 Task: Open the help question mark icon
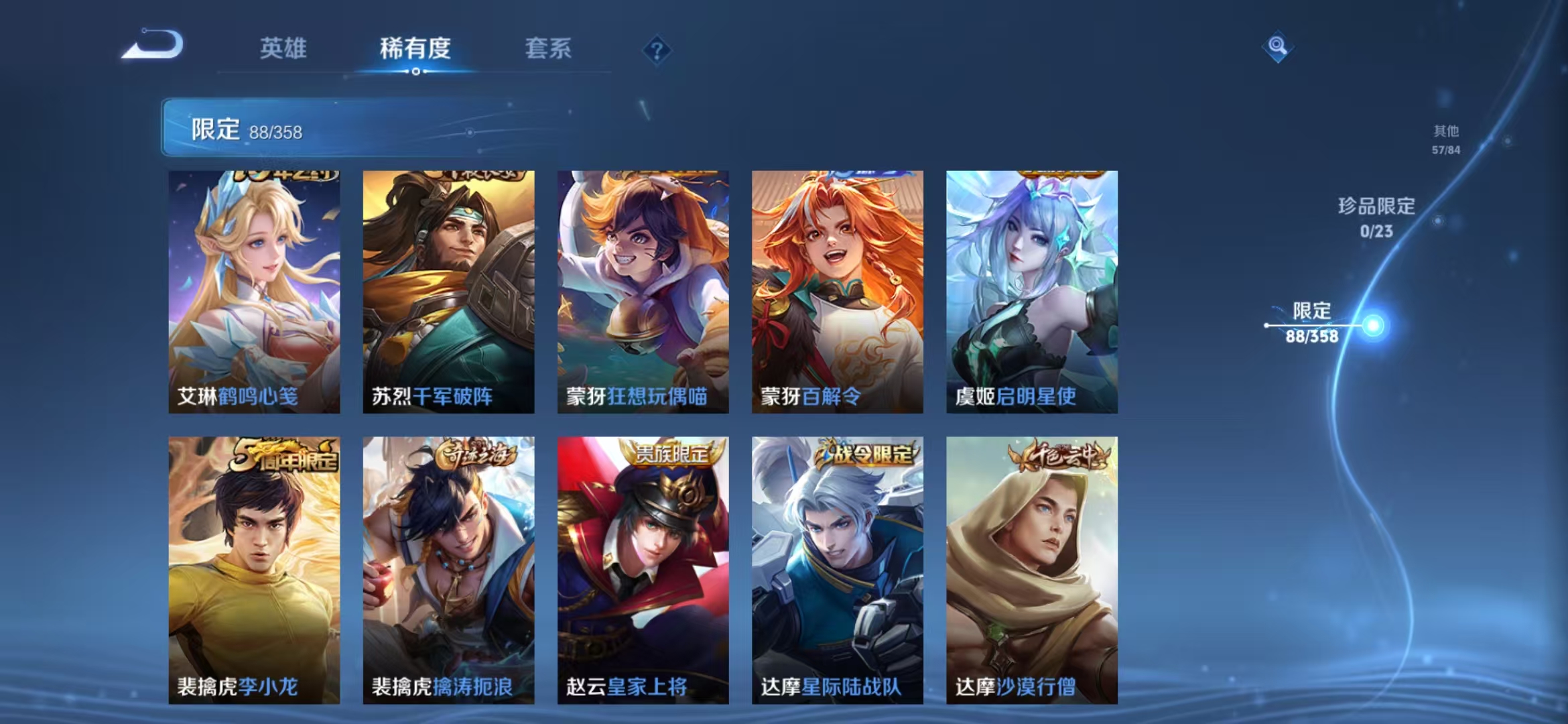click(658, 48)
